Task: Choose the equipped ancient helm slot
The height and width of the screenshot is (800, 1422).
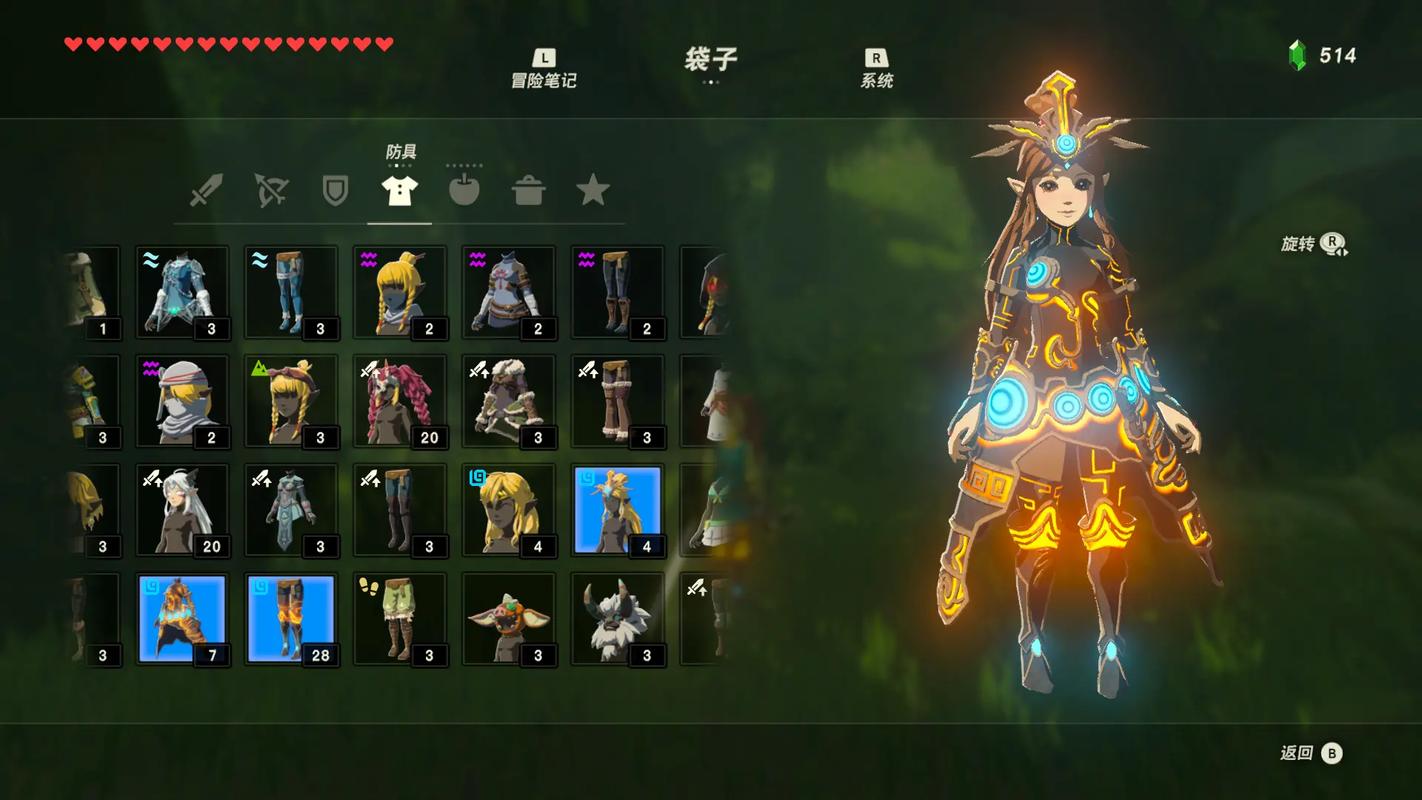Action: (x=618, y=510)
